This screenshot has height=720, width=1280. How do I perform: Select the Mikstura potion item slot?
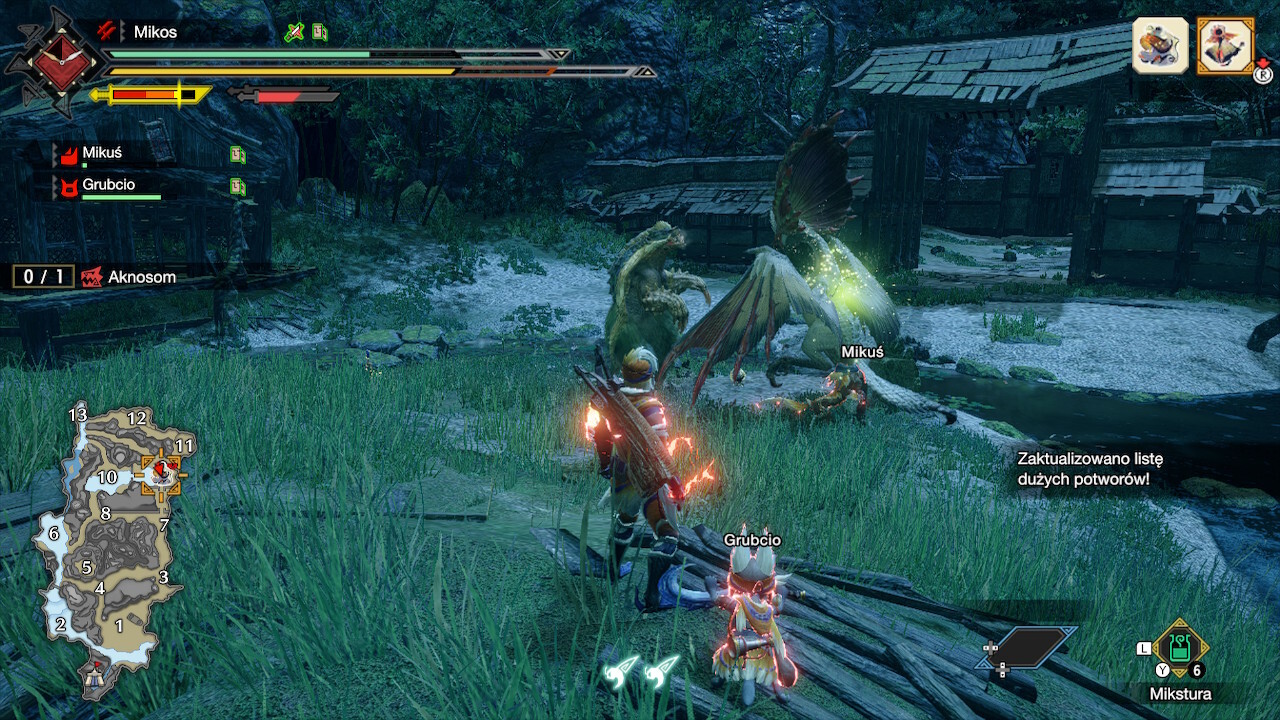click(x=1180, y=649)
